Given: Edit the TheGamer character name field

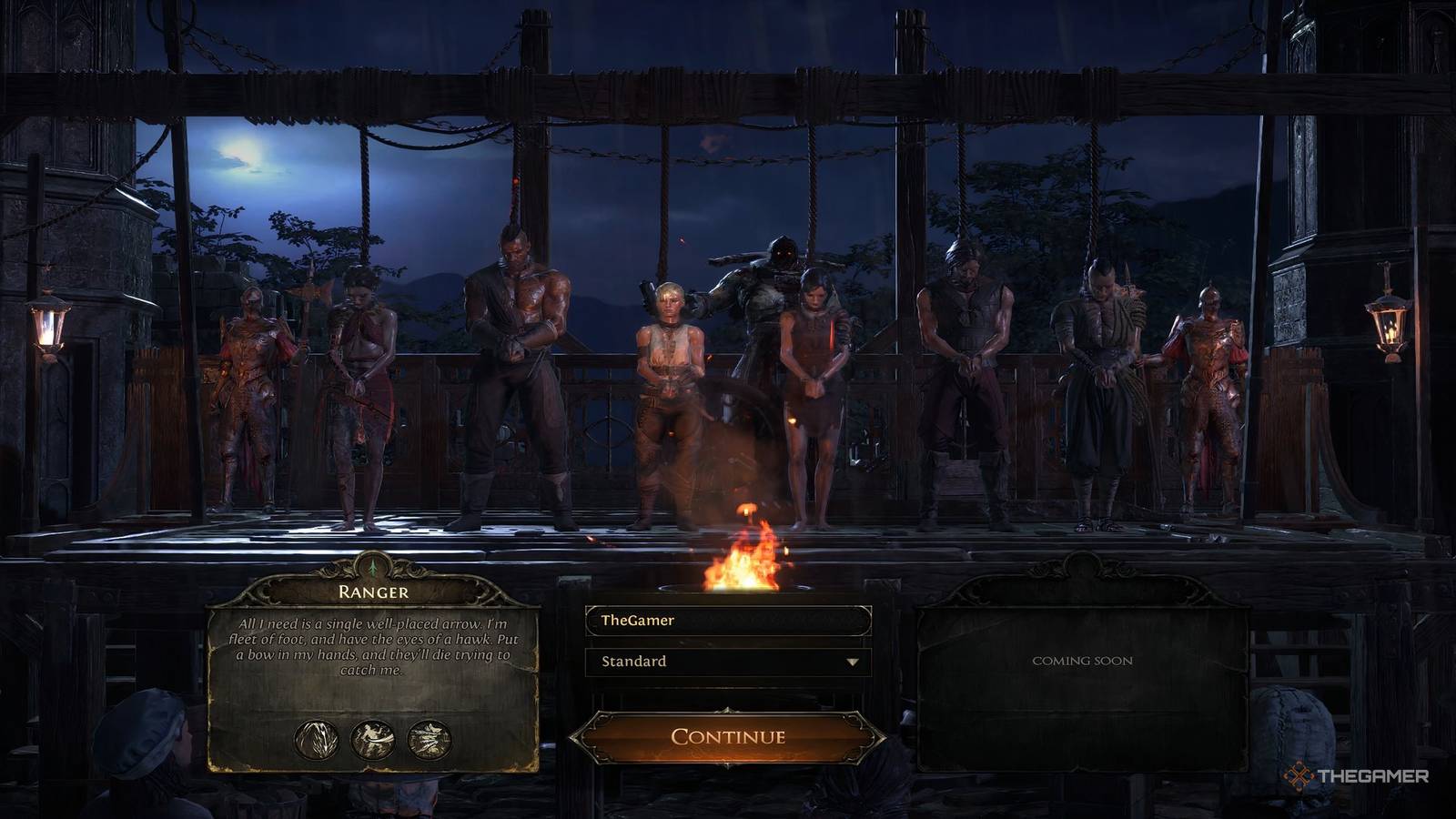Looking at the screenshot, I should [727, 621].
